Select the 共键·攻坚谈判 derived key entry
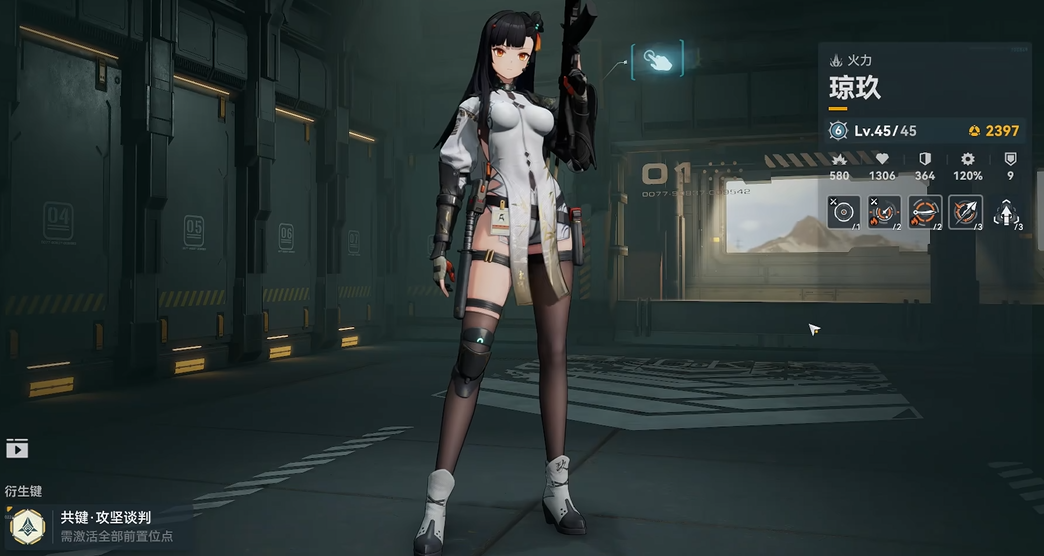Viewport: 1044px width, 556px height. 104,525
